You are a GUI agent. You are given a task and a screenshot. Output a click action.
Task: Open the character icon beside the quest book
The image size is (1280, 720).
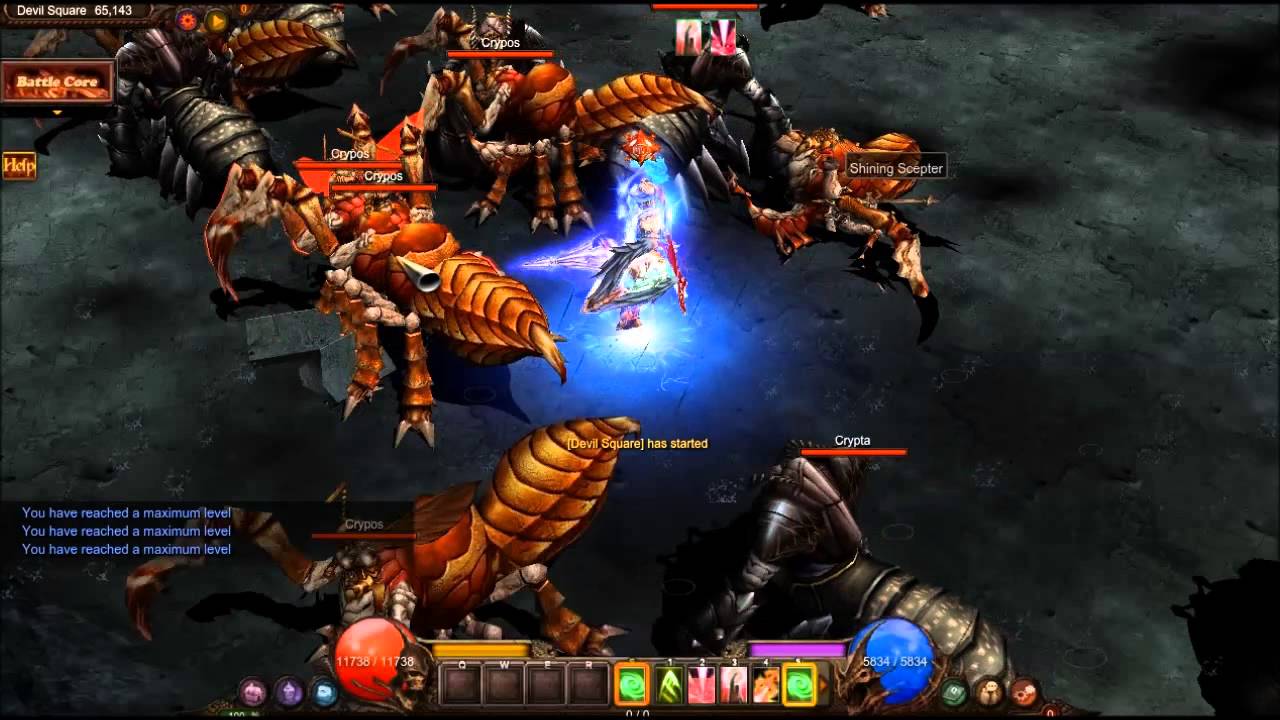989,691
